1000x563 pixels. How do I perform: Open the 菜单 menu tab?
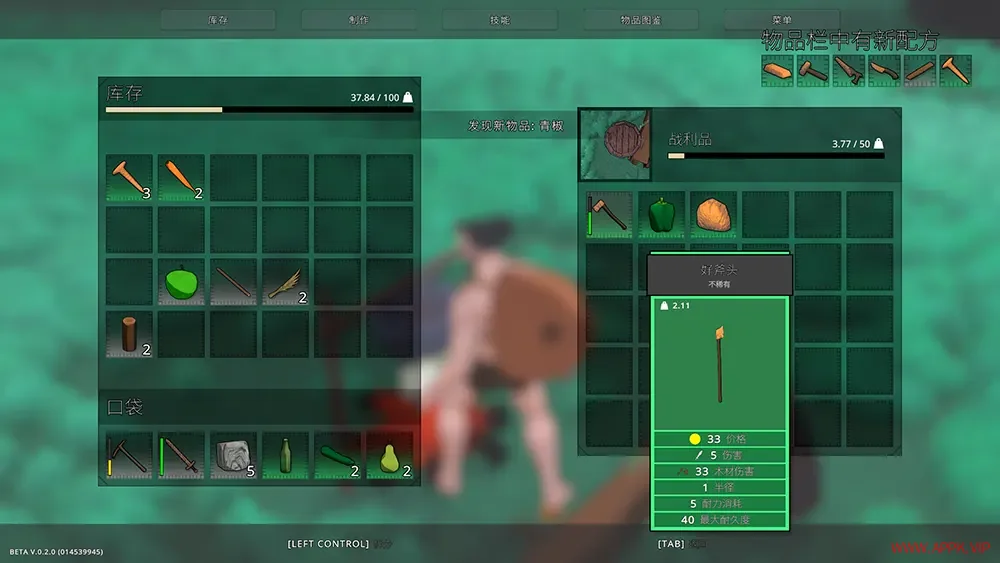click(782, 20)
